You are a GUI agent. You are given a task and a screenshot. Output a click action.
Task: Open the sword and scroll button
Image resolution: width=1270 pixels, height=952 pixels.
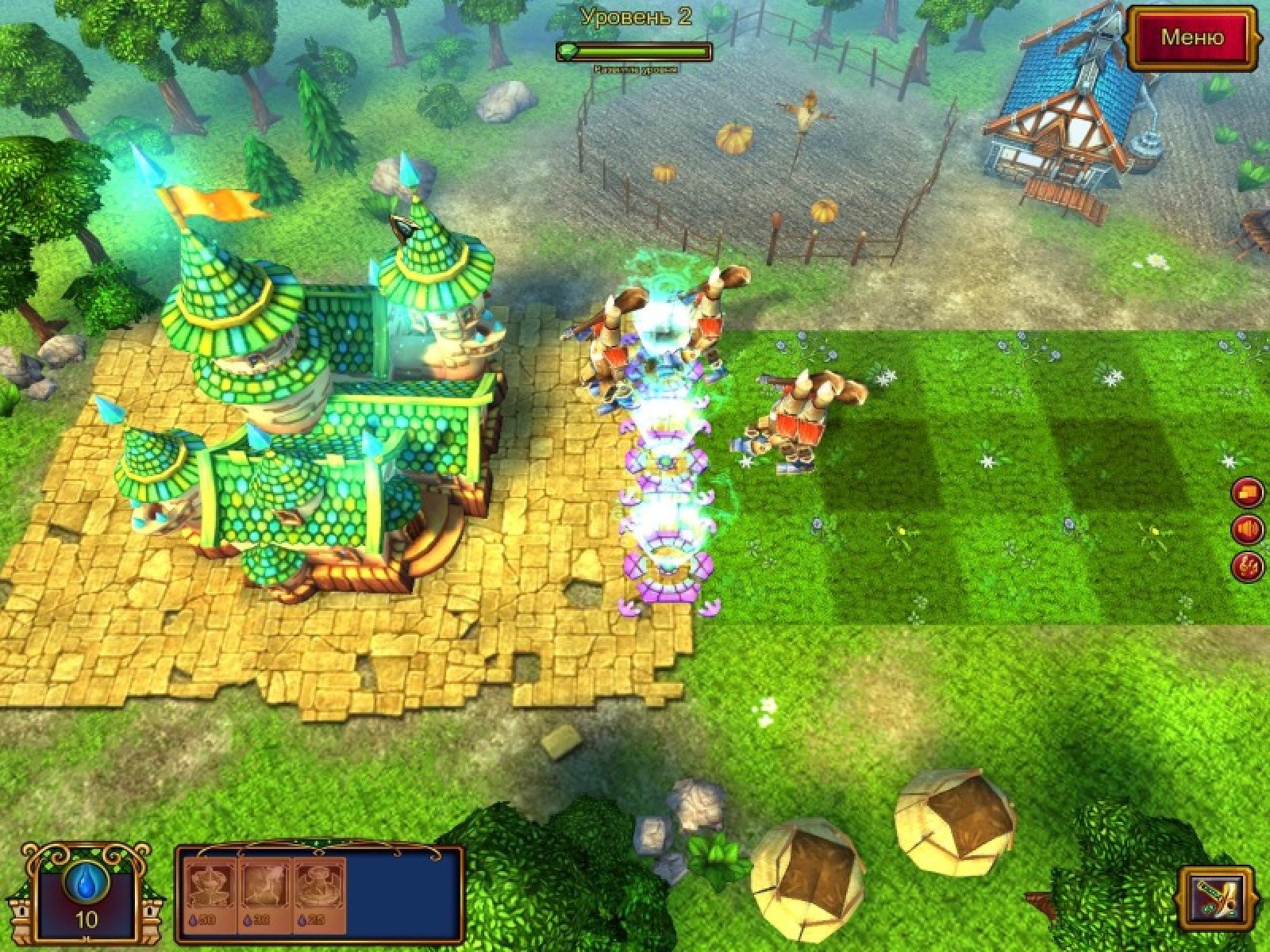pos(1215,898)
